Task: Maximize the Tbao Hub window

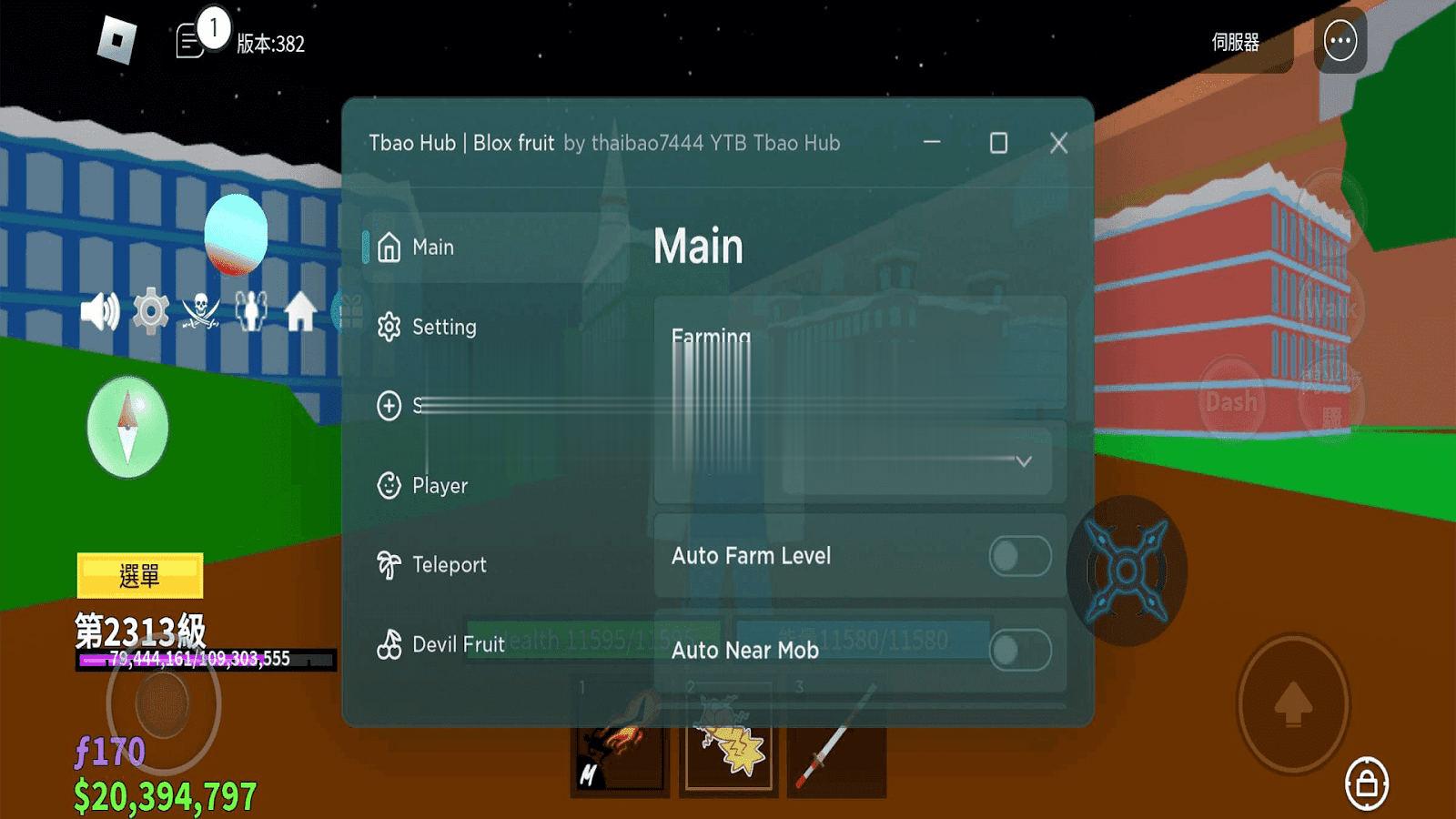Action: pyautogui.click(x=998, y=143)
